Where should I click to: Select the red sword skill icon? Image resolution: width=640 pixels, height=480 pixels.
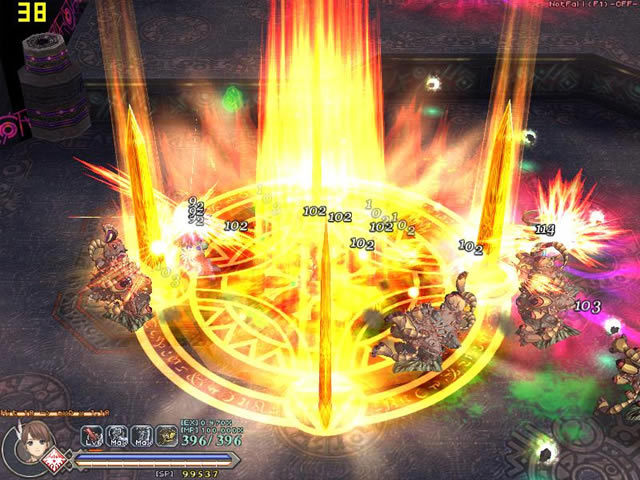[x=92, y=436]
